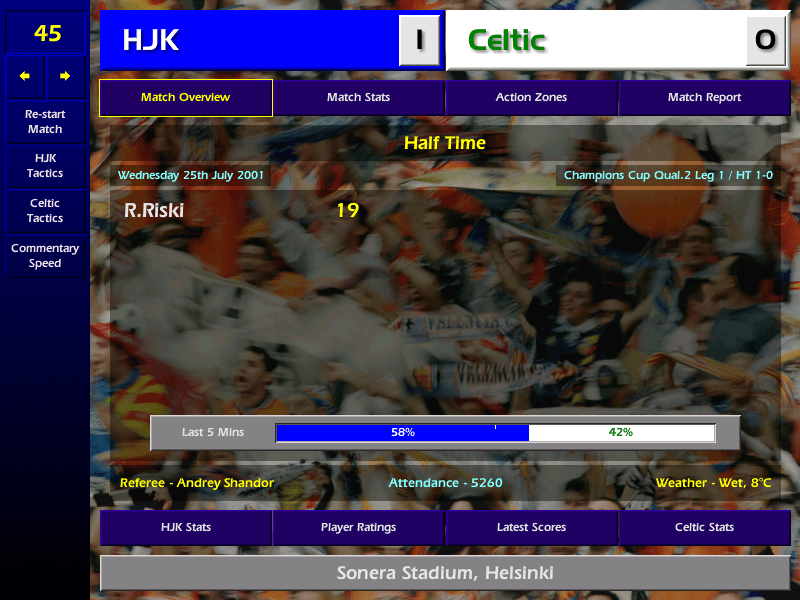Image resolution: width=800 pixels, height=600 pixels.
Task: Change the Commentary Speed
Action: click(45, 256)
